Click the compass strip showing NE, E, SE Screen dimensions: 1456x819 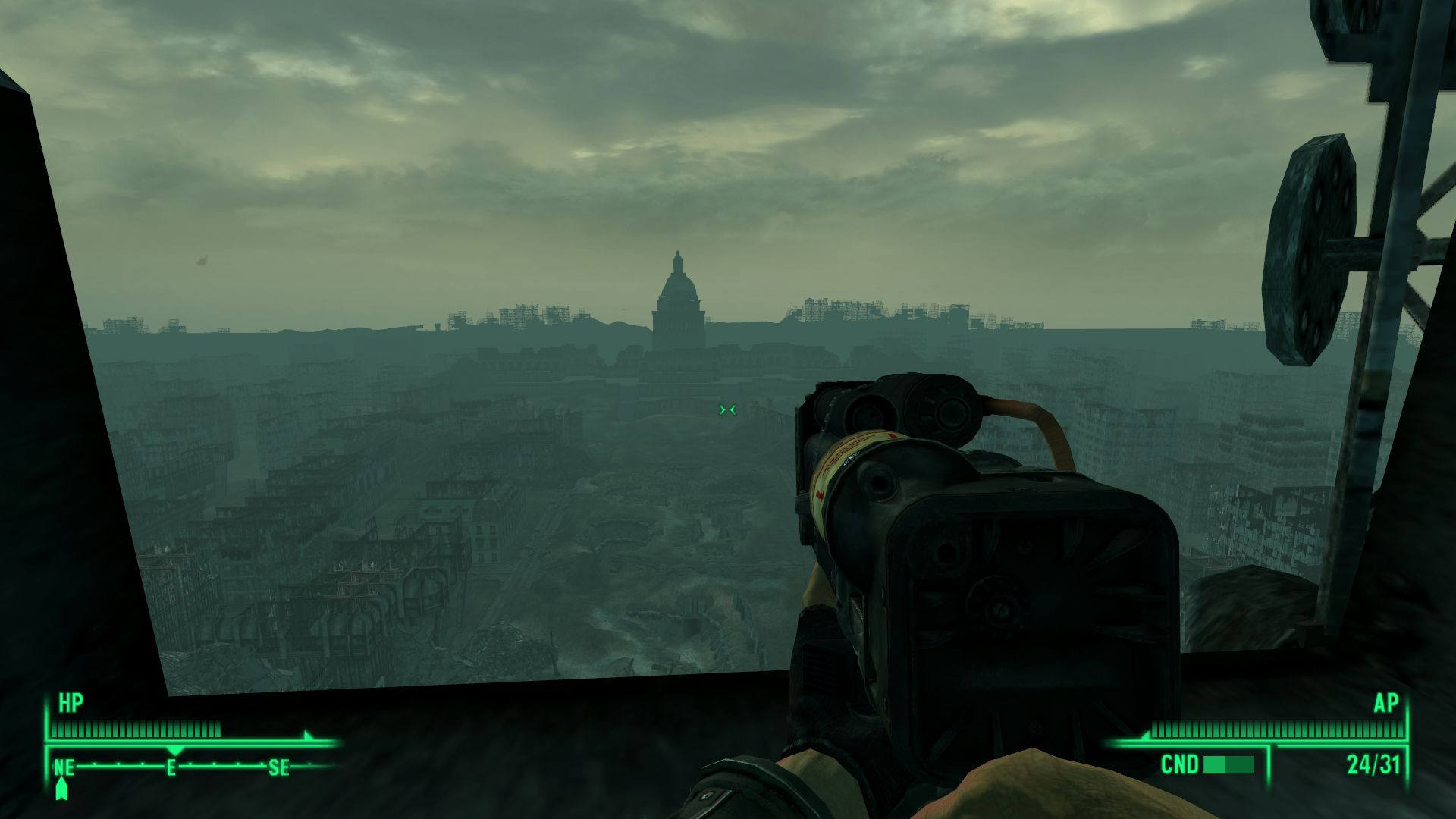pyautogui.click(x=190, y=767)
